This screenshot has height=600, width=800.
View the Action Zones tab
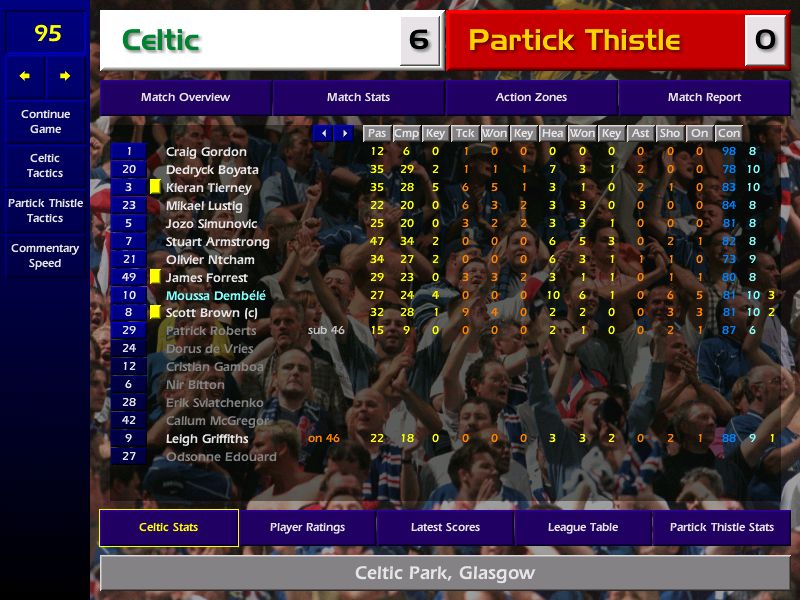click(531, 98)
